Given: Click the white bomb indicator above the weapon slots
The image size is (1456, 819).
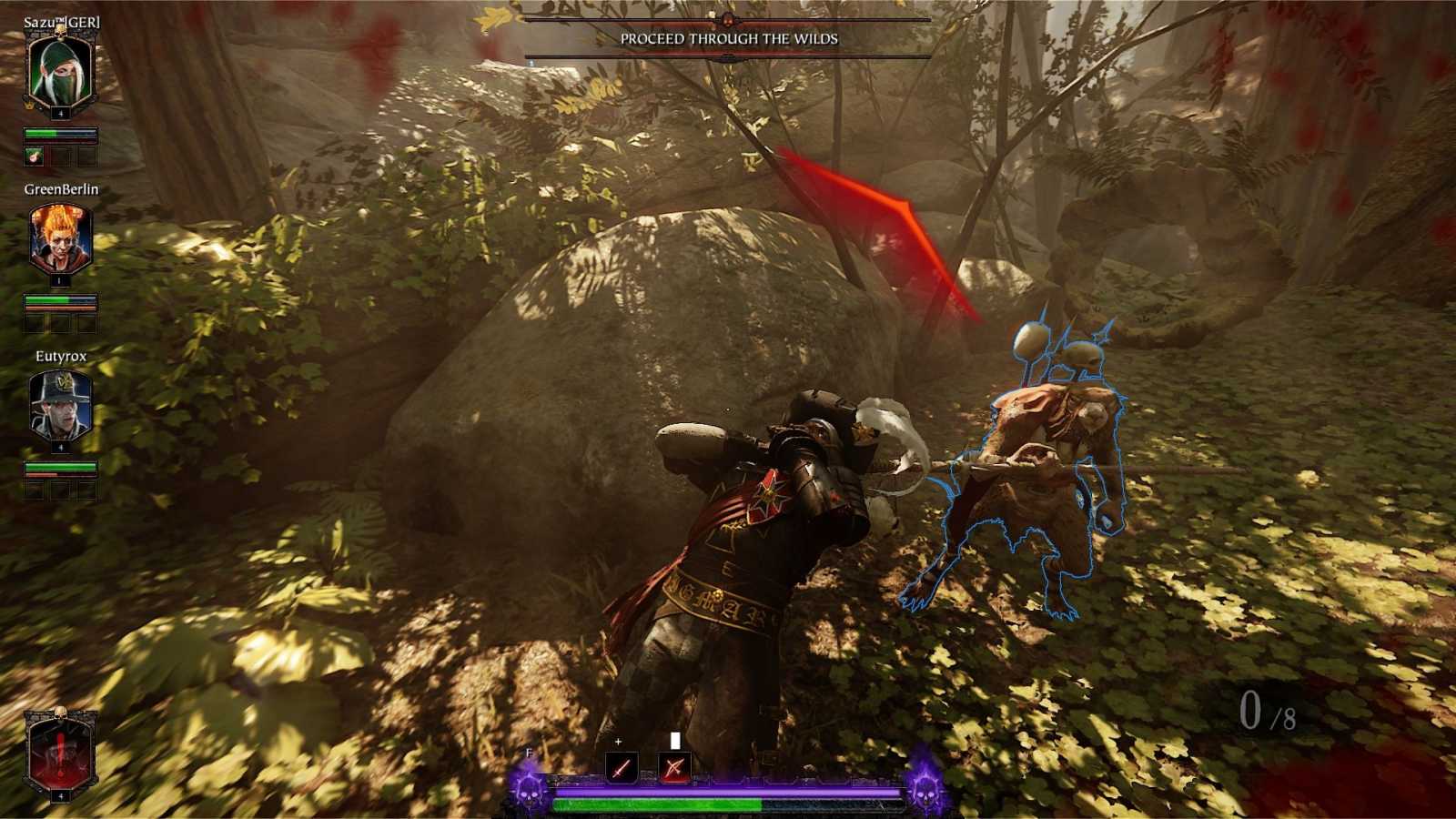Looking at the screenshot, I should 676,740.
